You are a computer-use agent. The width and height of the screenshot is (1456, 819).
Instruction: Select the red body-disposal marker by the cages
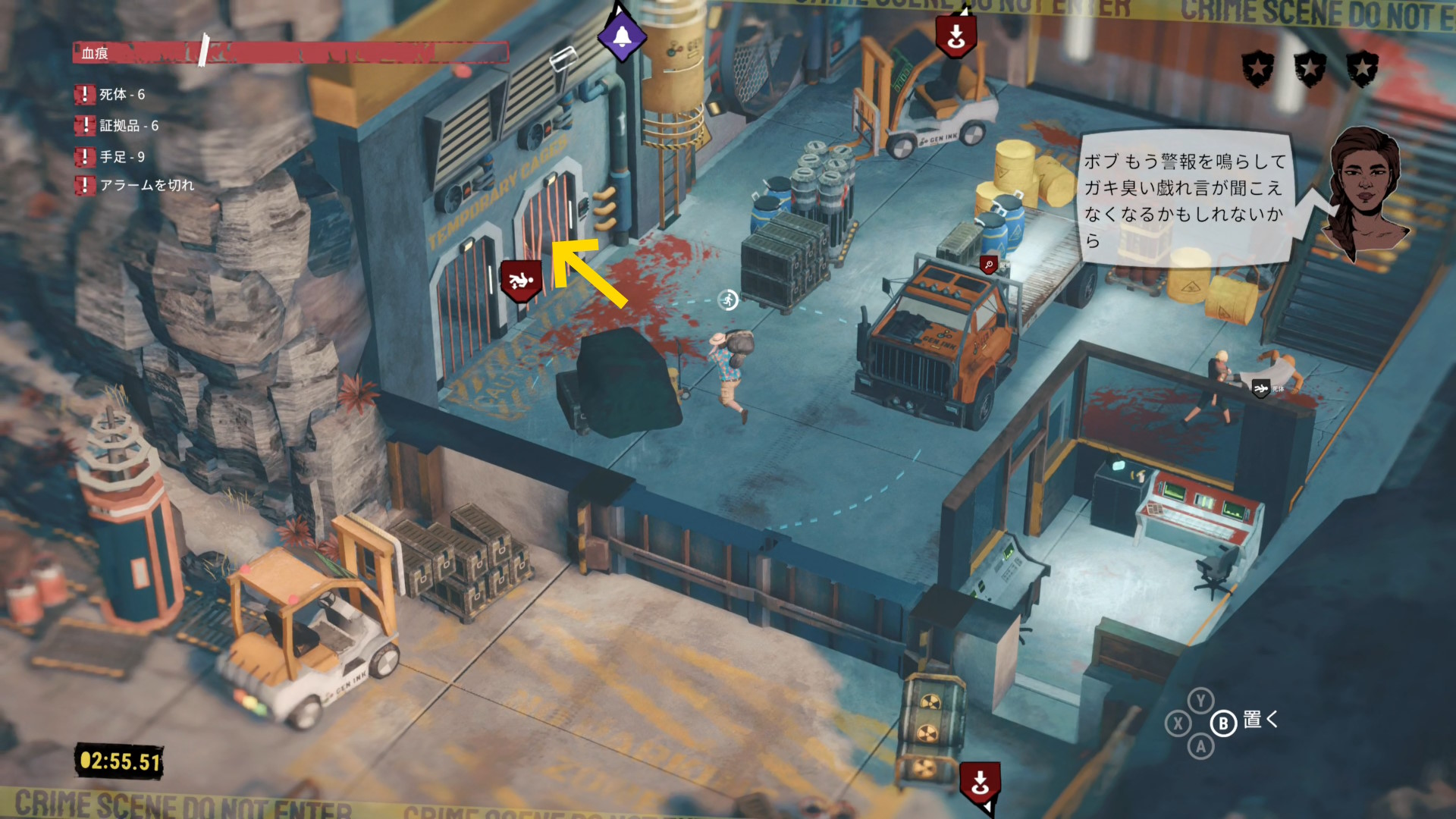tap(521, 281)
